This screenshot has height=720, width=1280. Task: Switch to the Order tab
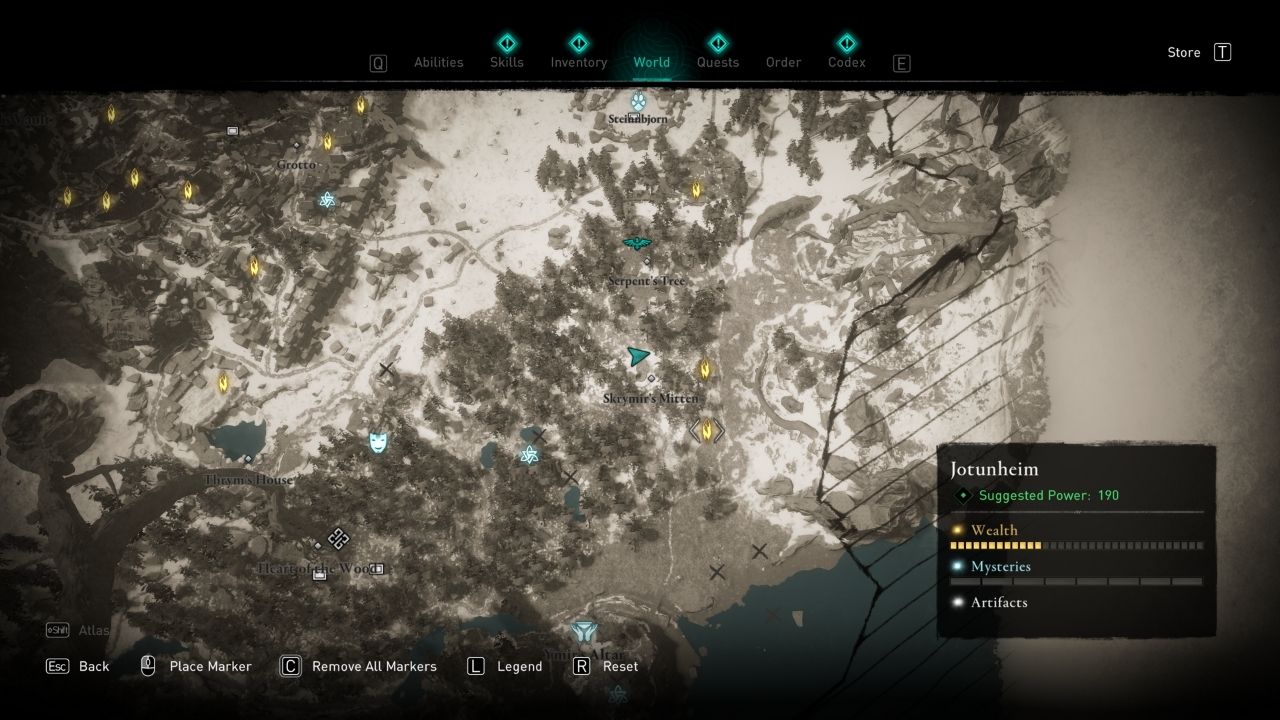pyautogui.click(x=783, y=62)
